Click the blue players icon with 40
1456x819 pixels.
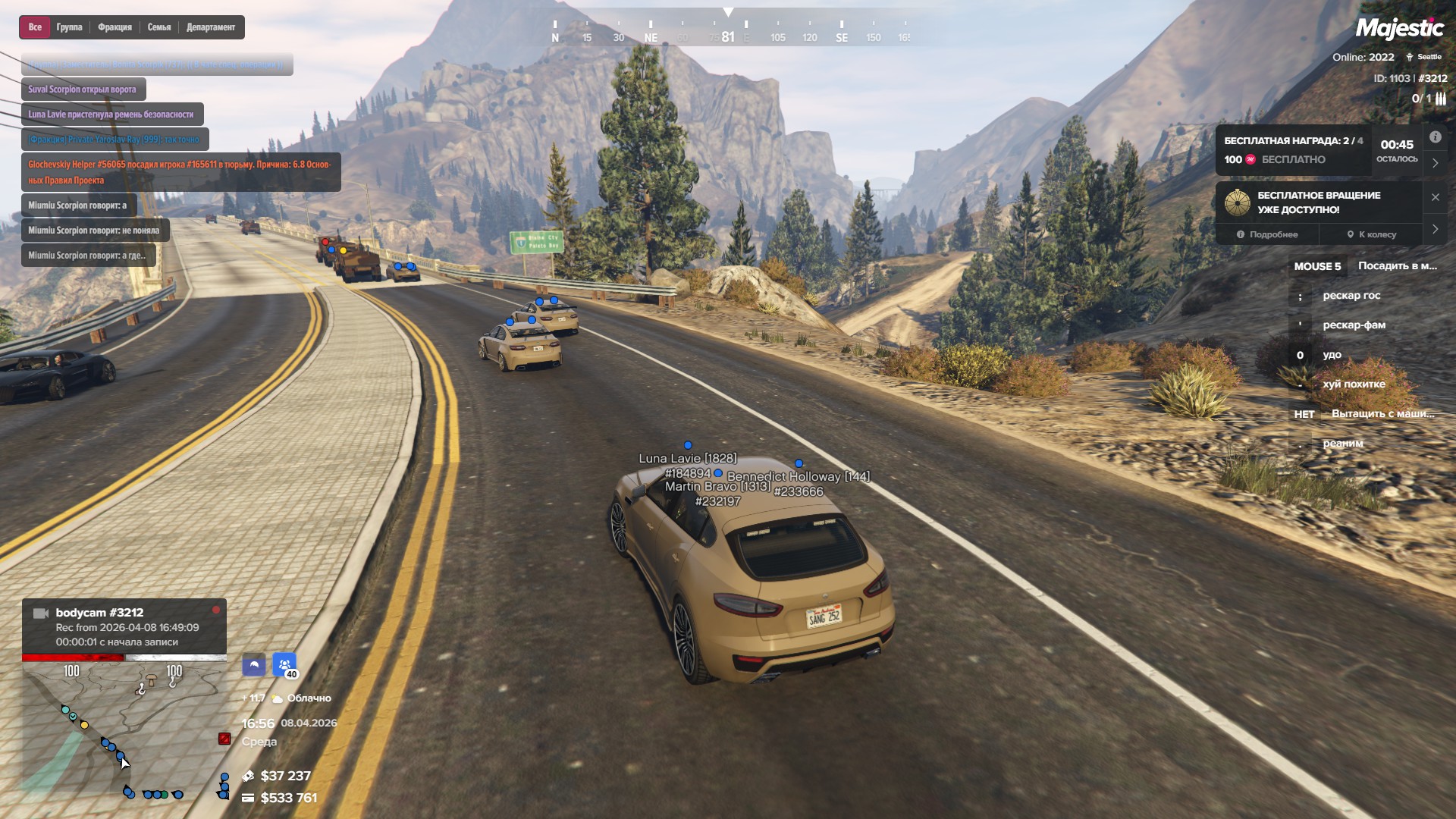[284, 665]
